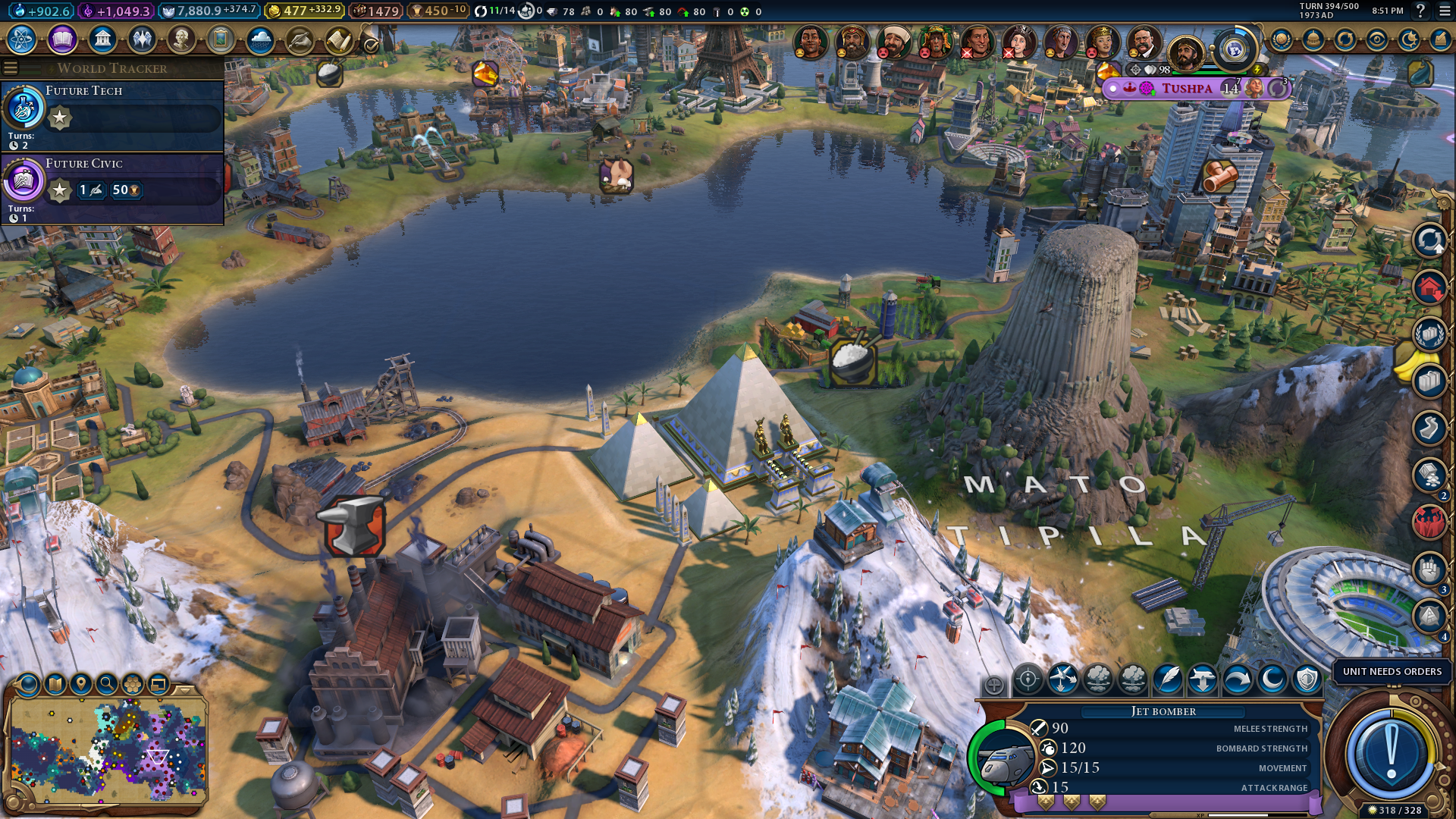Open the Civilopedia question mark help
The width and height of the screenshot is (1456, 819).
(x=1420, y=11)
